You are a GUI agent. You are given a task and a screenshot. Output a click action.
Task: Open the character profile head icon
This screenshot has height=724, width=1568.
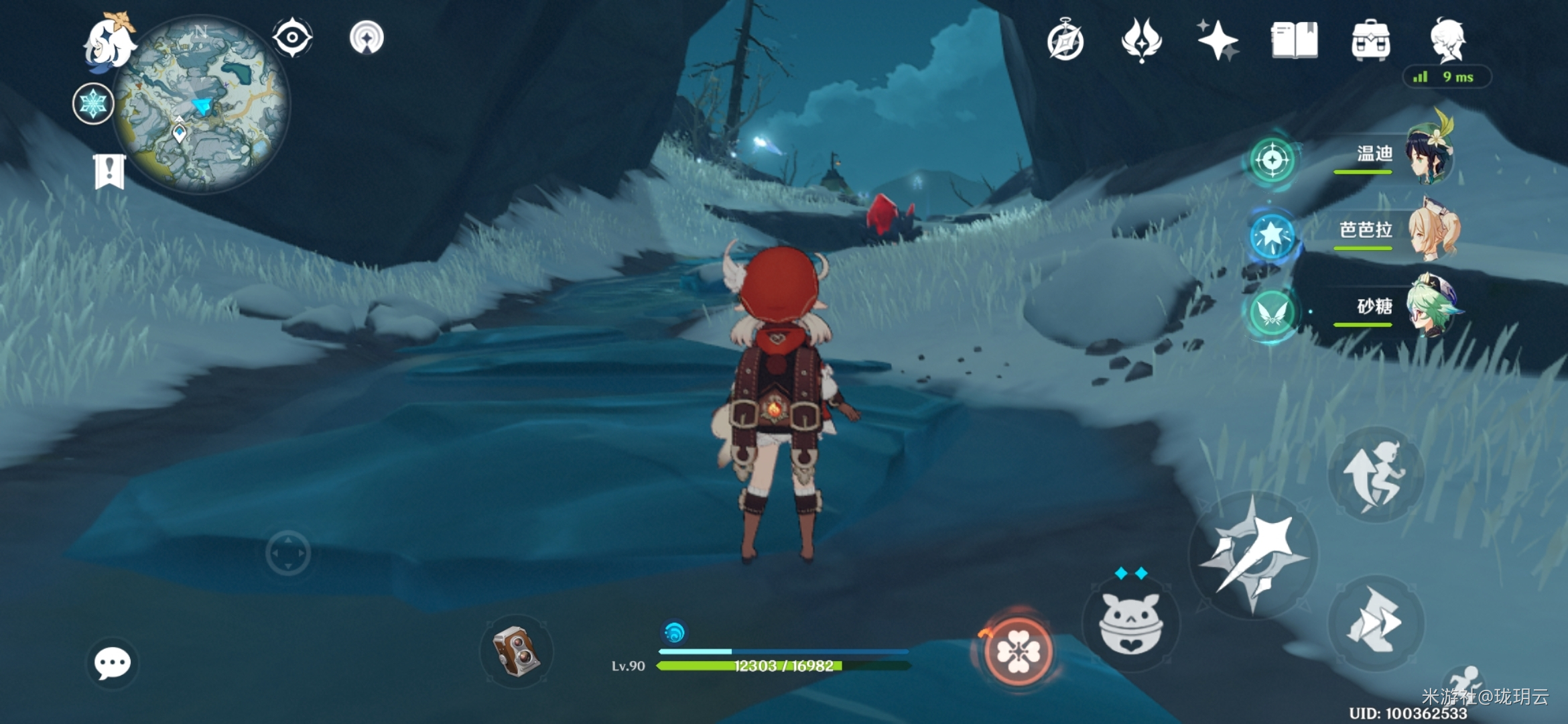(x=1448, y=40)
